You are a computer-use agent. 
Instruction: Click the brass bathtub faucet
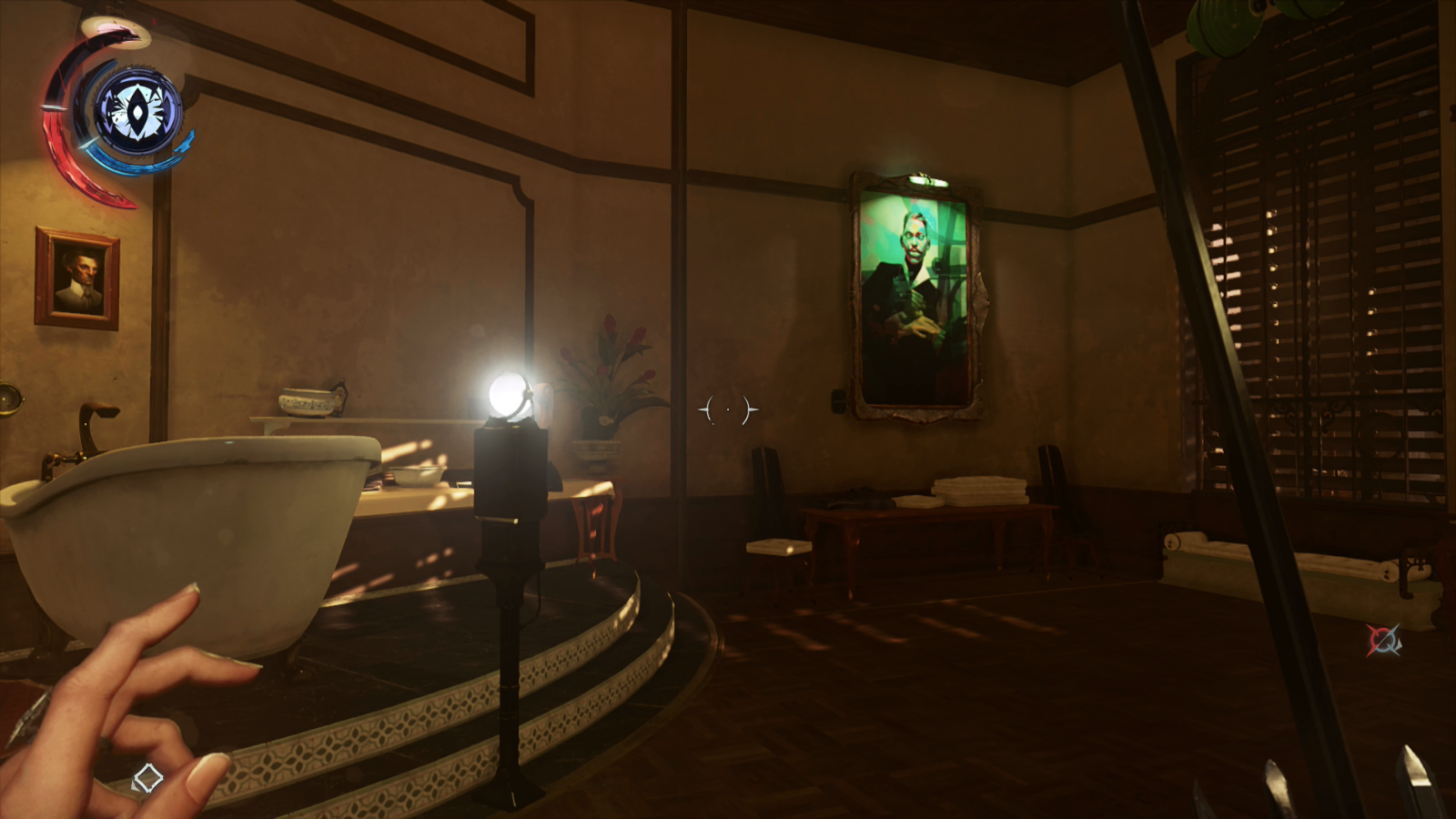coord(94,423)
